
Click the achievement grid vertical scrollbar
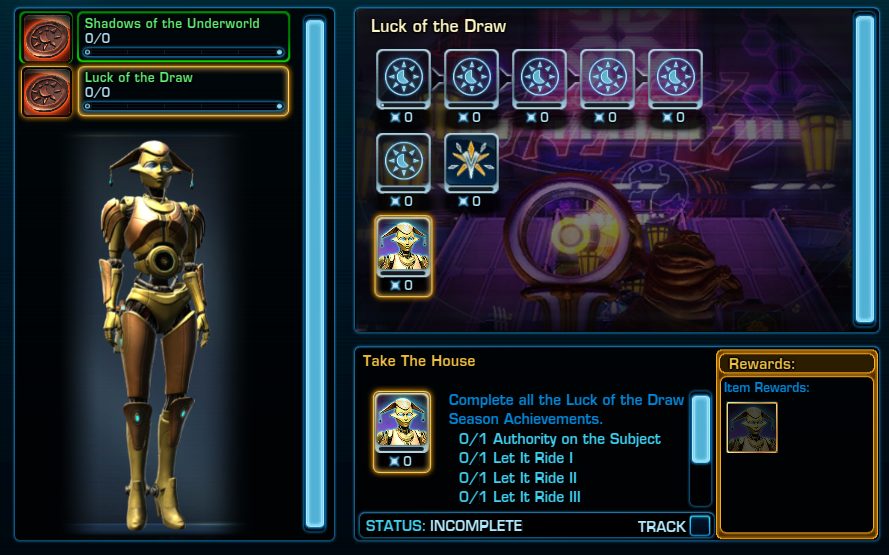pos(864,168)
